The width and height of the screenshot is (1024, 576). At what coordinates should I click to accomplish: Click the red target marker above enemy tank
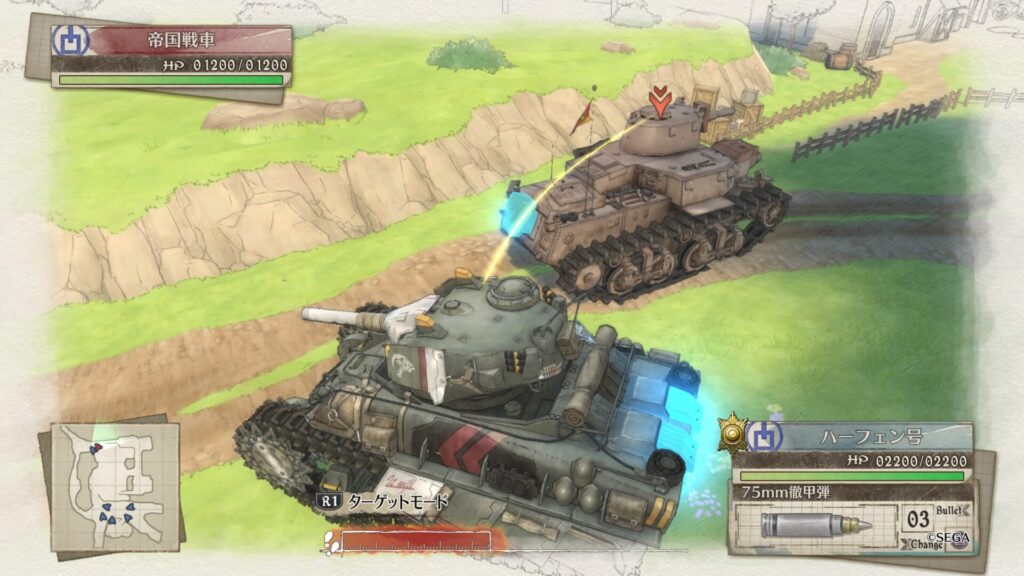pos(658,101)
